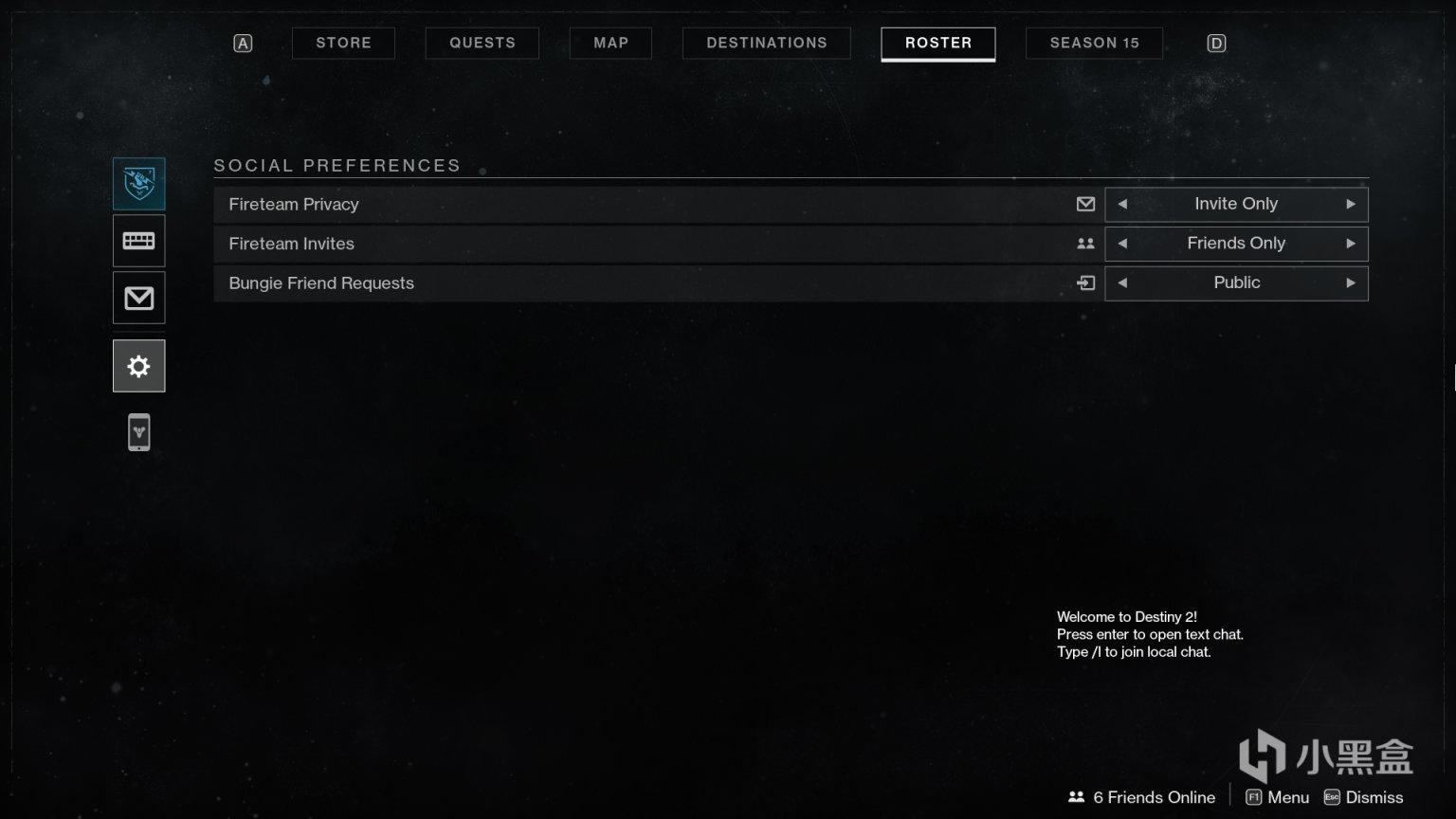Click the gear settings sidebar icon
Image resolution: width=1456 pixels, height=819 pixels.
pos(139,366)
